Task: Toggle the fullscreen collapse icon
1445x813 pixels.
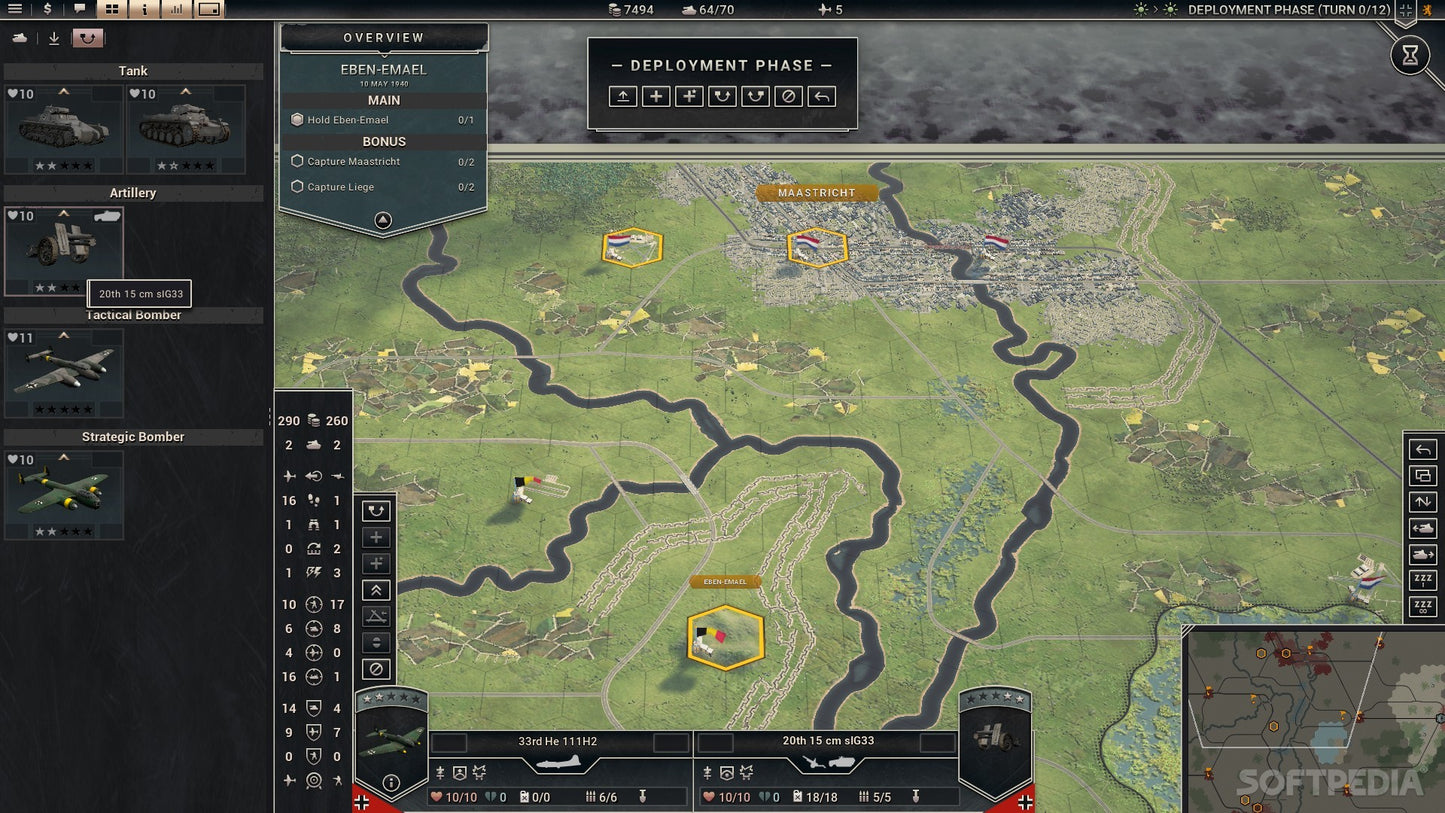Action: [x=1406, y=10]
